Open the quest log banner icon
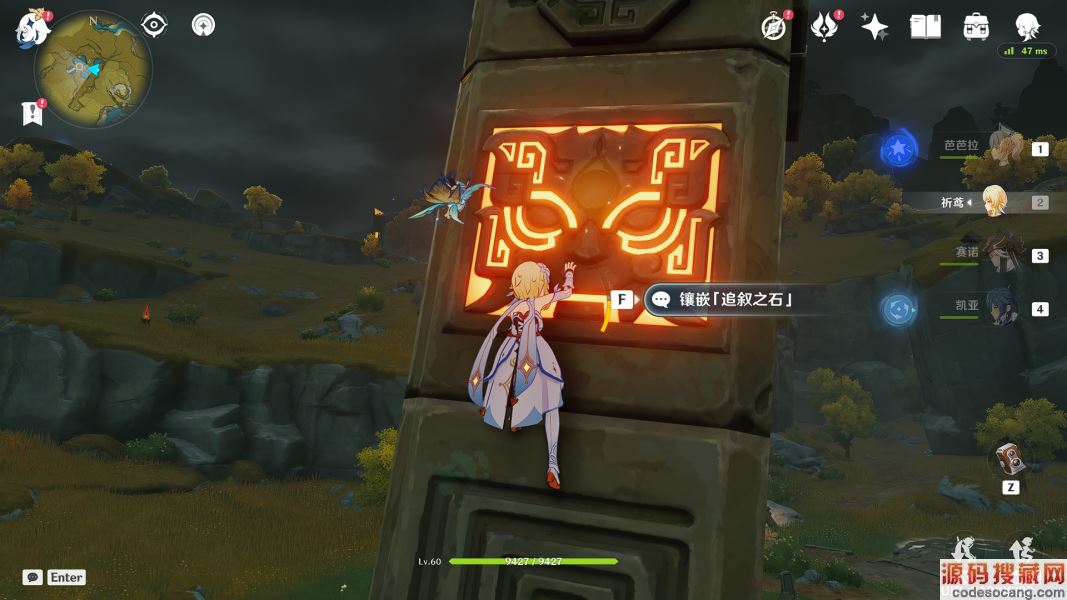Image resolution: width=1067 pixels, height=600 pixels. [33, 113]
